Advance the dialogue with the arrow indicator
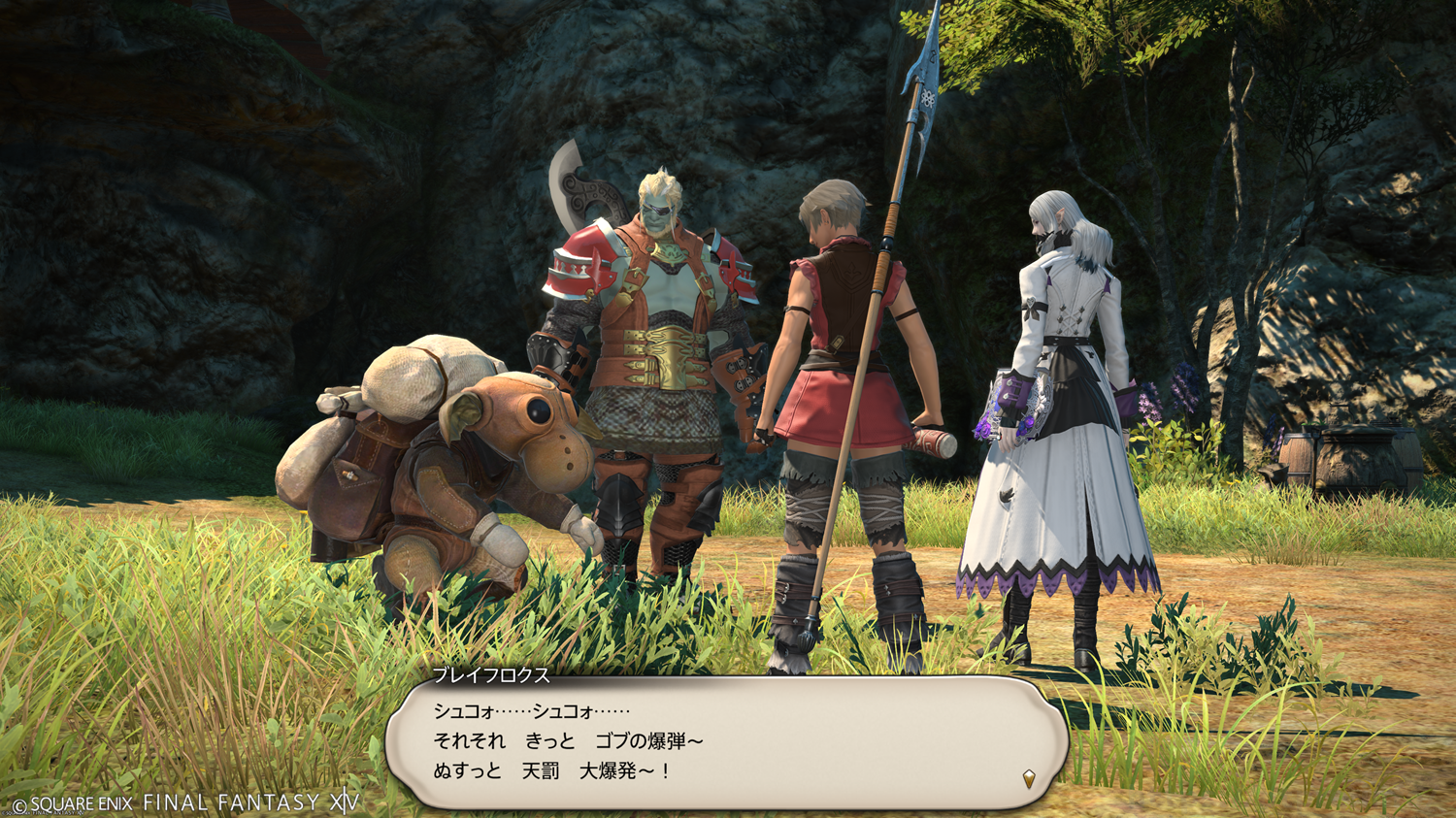Screen dimensions: 1456x818 coord(1029,778)
